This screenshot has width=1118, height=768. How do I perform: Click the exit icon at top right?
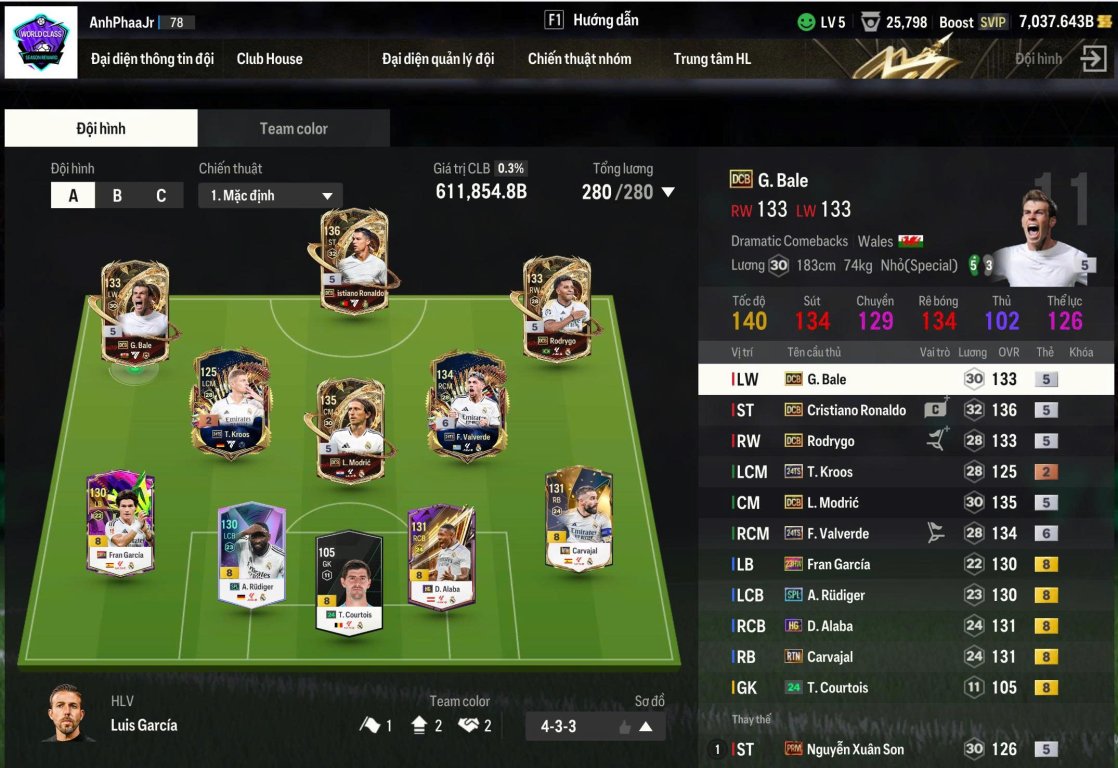click(1093, 59)
